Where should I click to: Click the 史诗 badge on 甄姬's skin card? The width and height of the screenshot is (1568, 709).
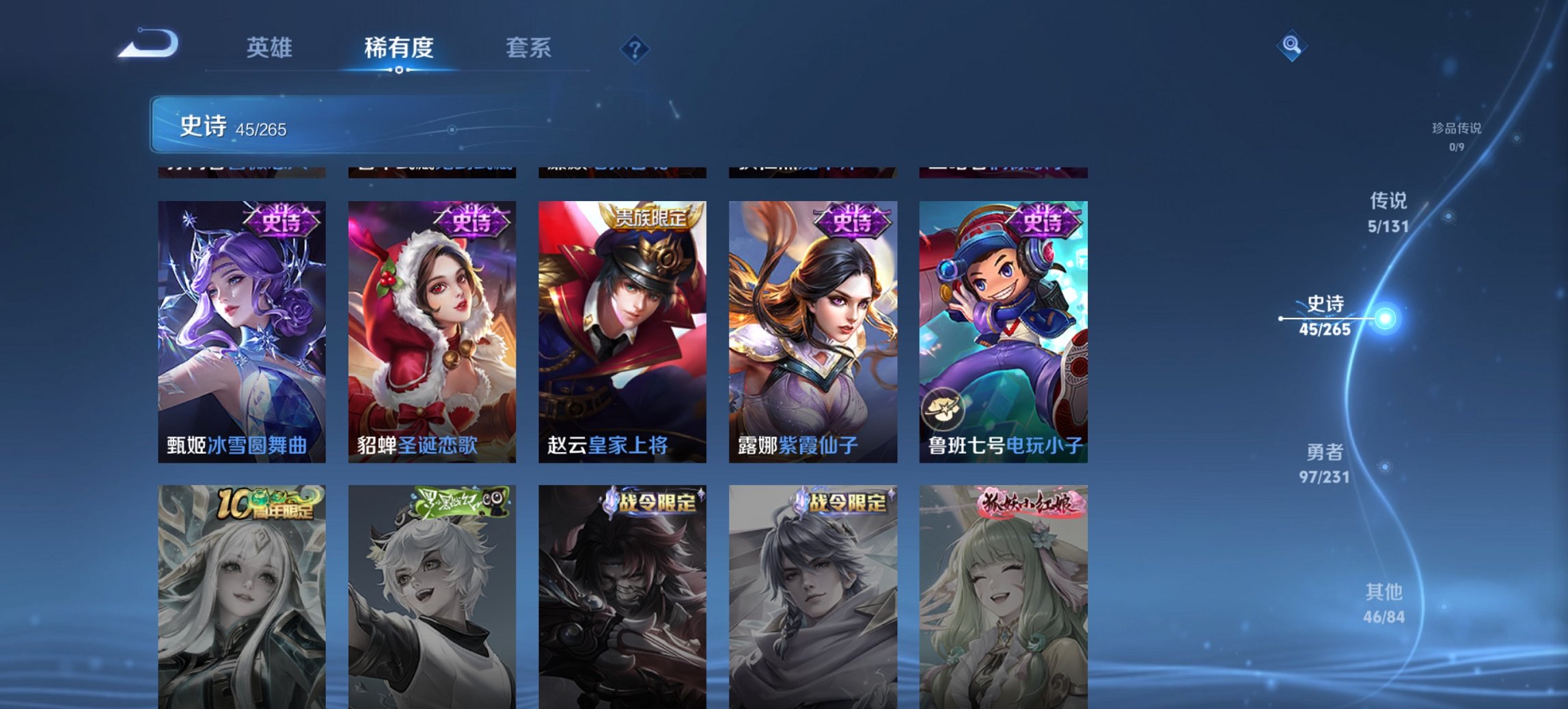click(283, 222)
